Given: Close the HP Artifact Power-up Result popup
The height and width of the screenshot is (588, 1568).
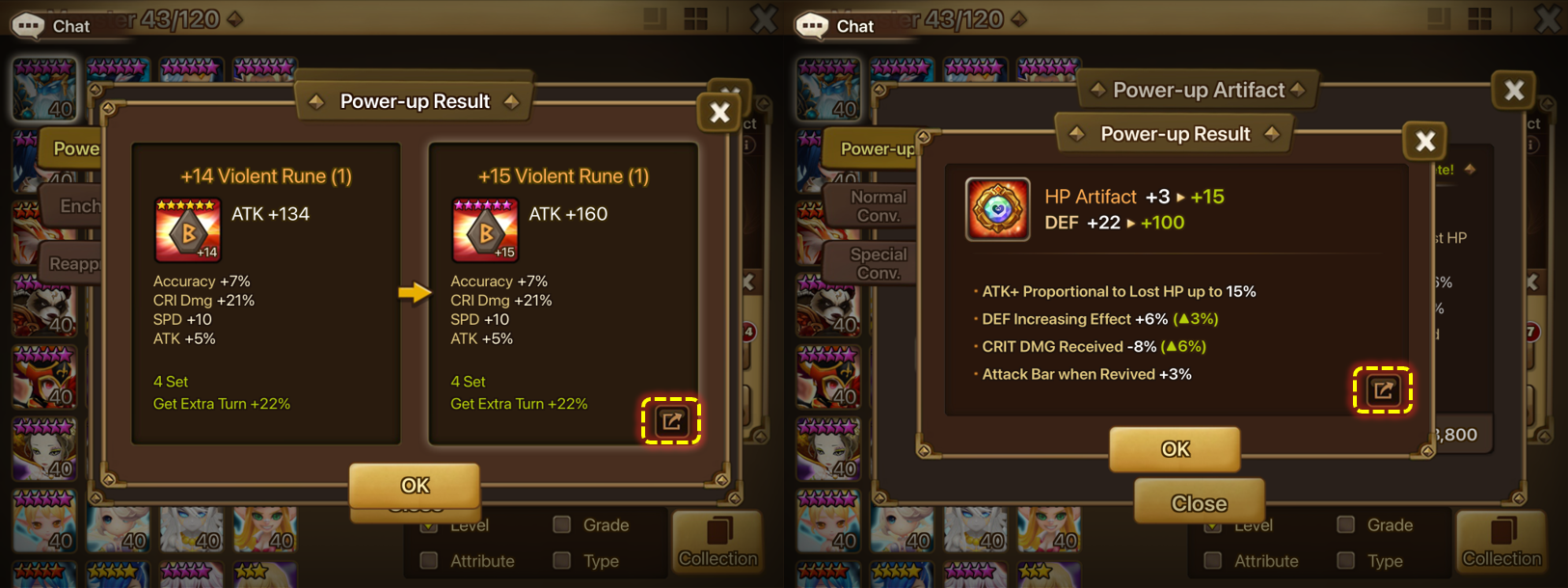Looking at the screenshot, I should [x=1425, y=142].
